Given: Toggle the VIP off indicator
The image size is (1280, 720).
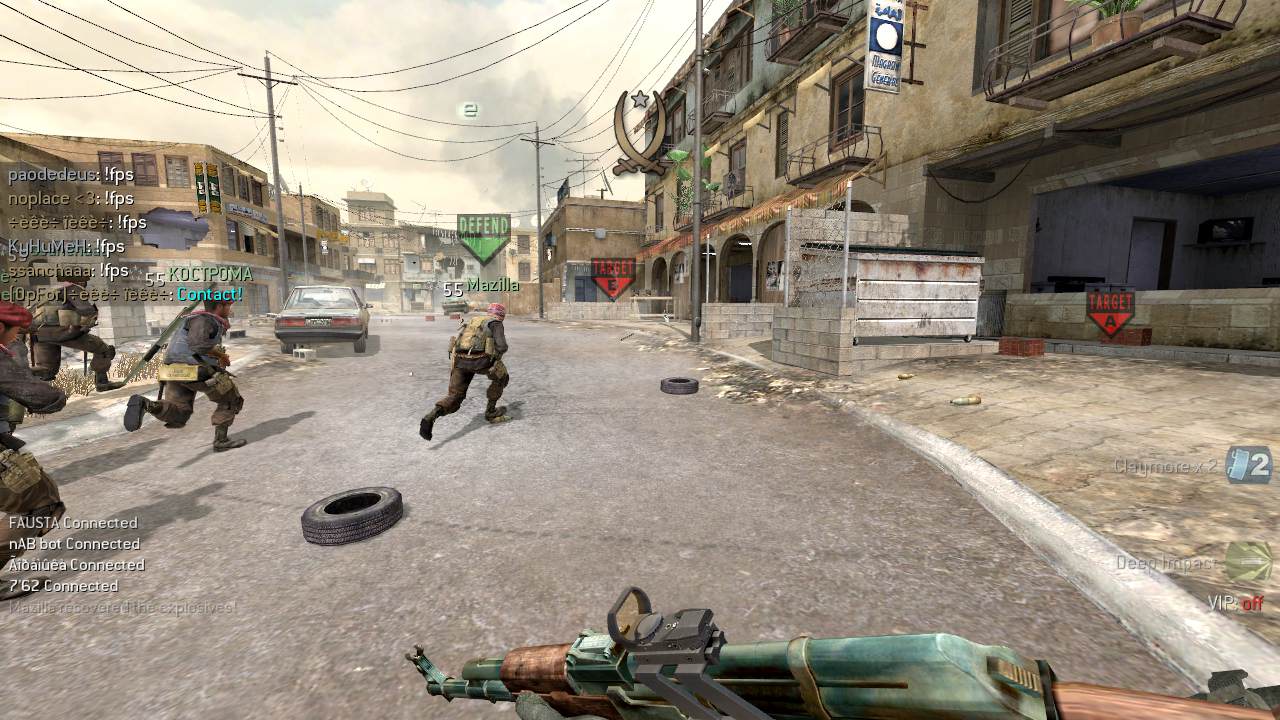Looking at the screenshot, I should [1235, 603].
